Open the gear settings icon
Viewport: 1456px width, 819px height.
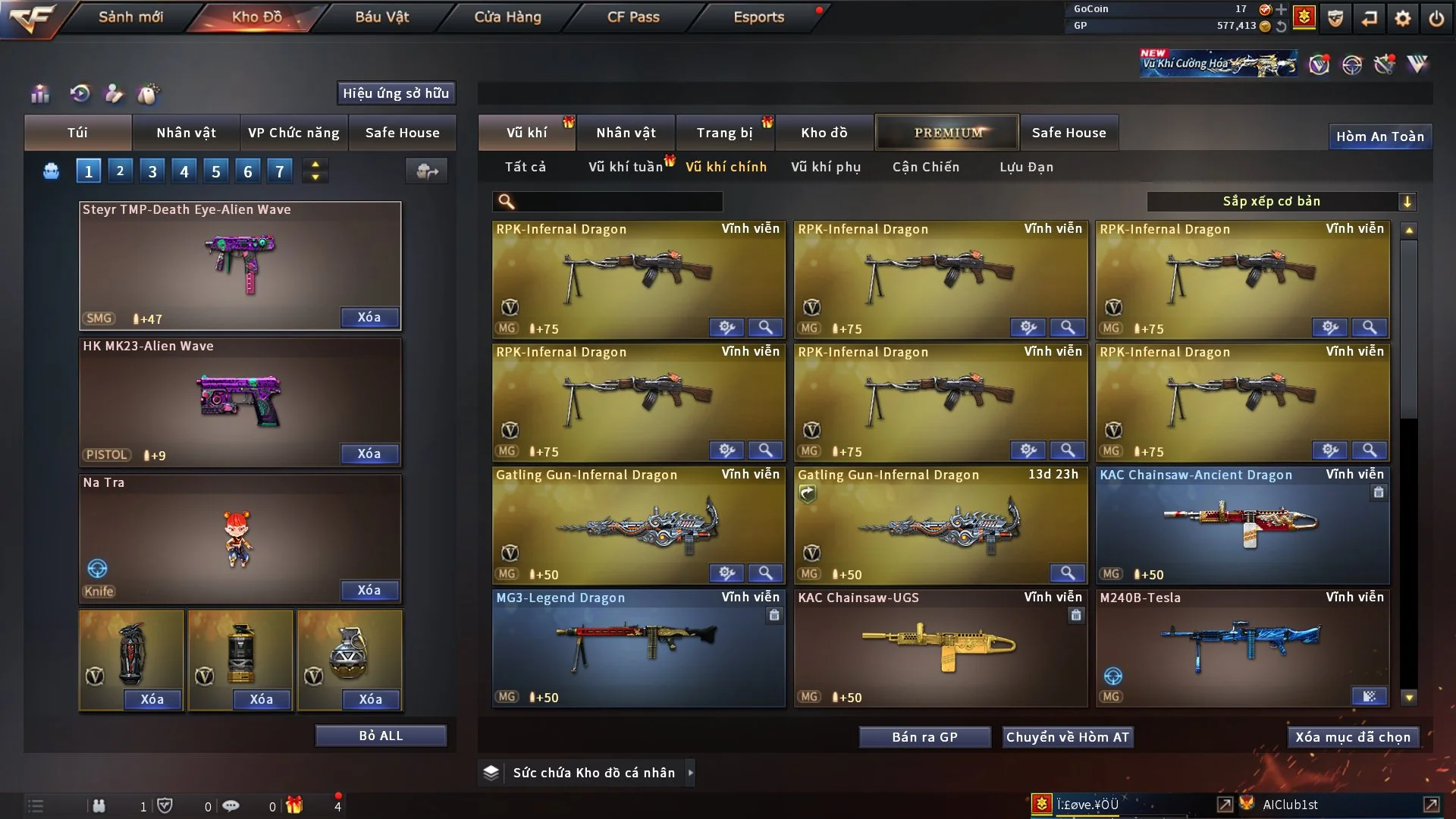coord(1403,18)
